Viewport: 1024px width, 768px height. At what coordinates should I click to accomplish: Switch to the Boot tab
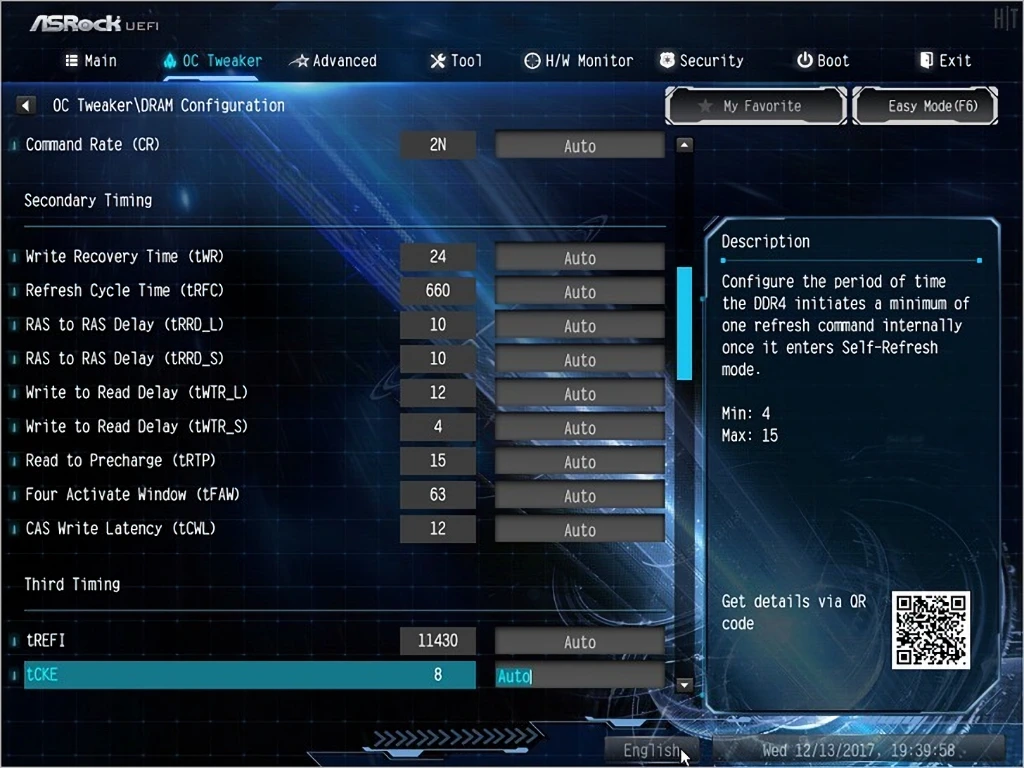[822, 61]
